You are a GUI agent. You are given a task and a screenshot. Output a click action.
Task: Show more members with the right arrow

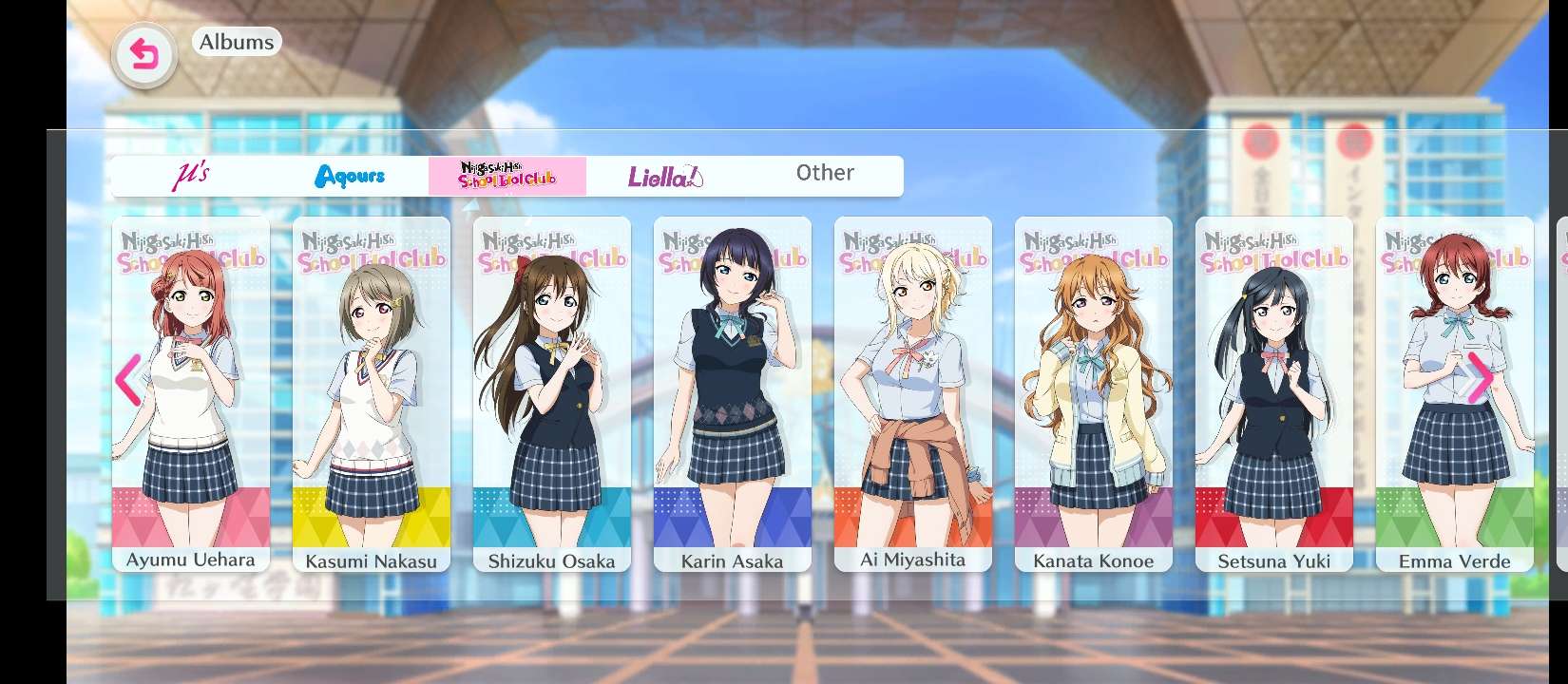pyautogui.click(x=1480, y=378)
